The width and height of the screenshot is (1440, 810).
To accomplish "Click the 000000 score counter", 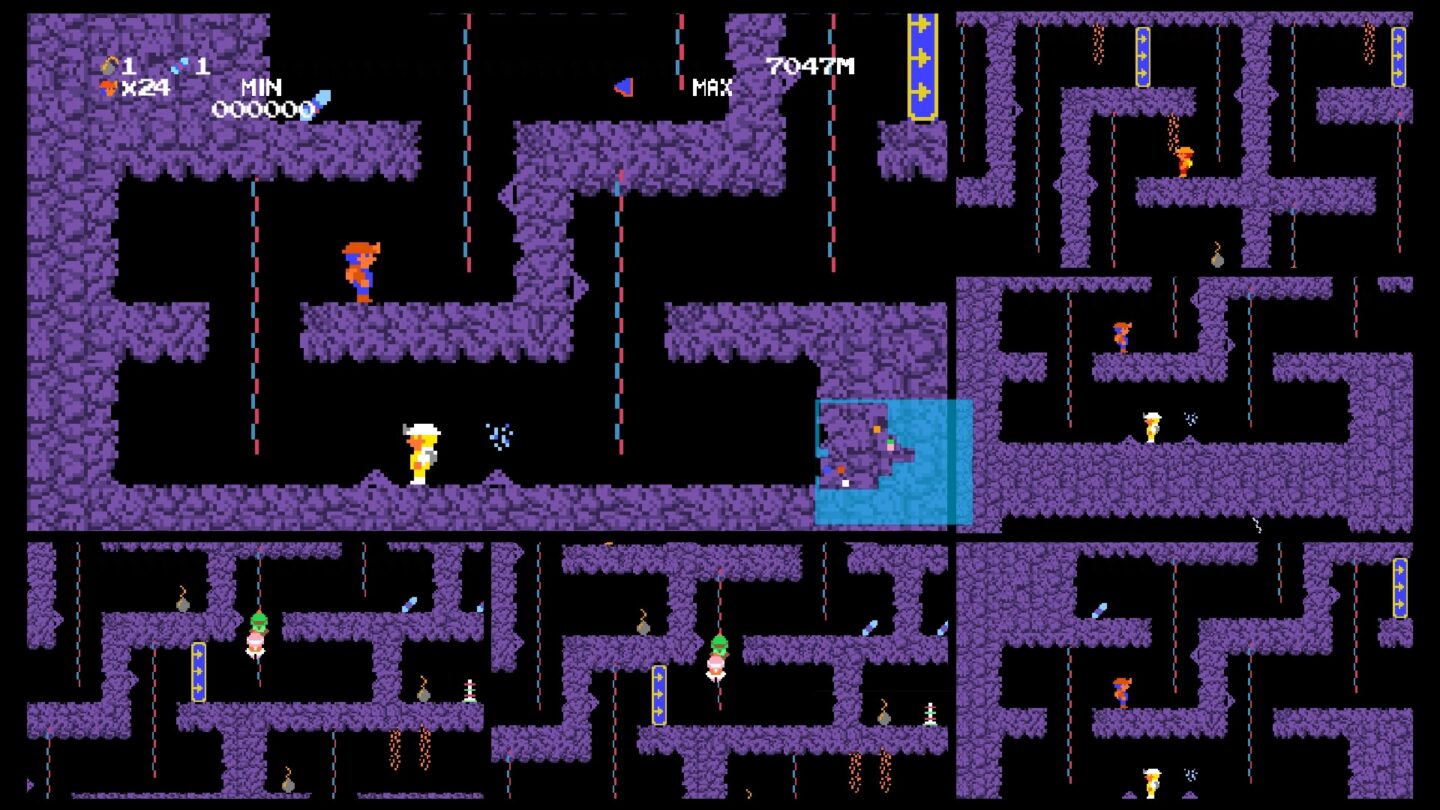I will (263, 110).
